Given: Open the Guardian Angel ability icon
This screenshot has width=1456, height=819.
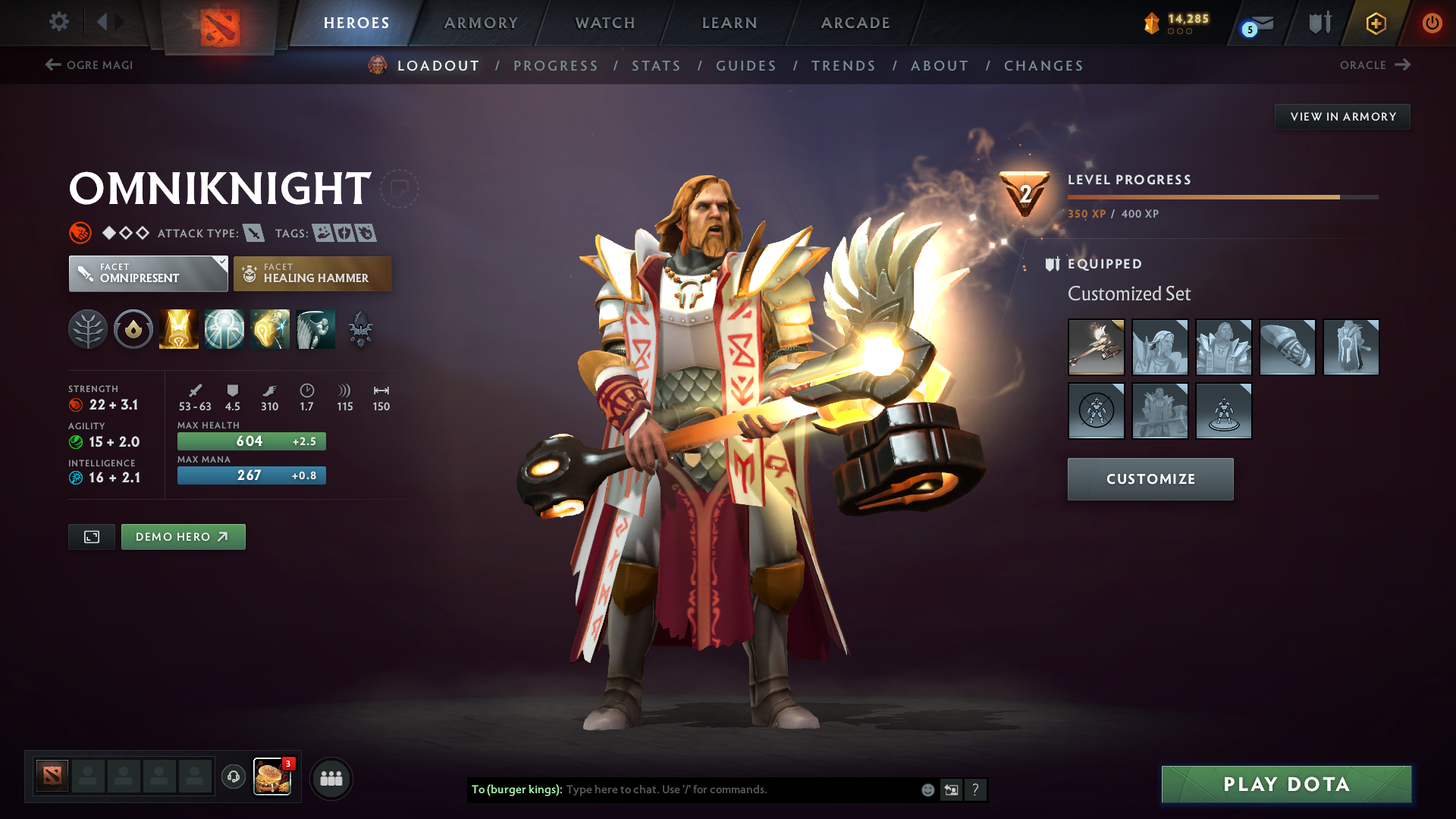Looking at the screenshot, I should 315,329.
